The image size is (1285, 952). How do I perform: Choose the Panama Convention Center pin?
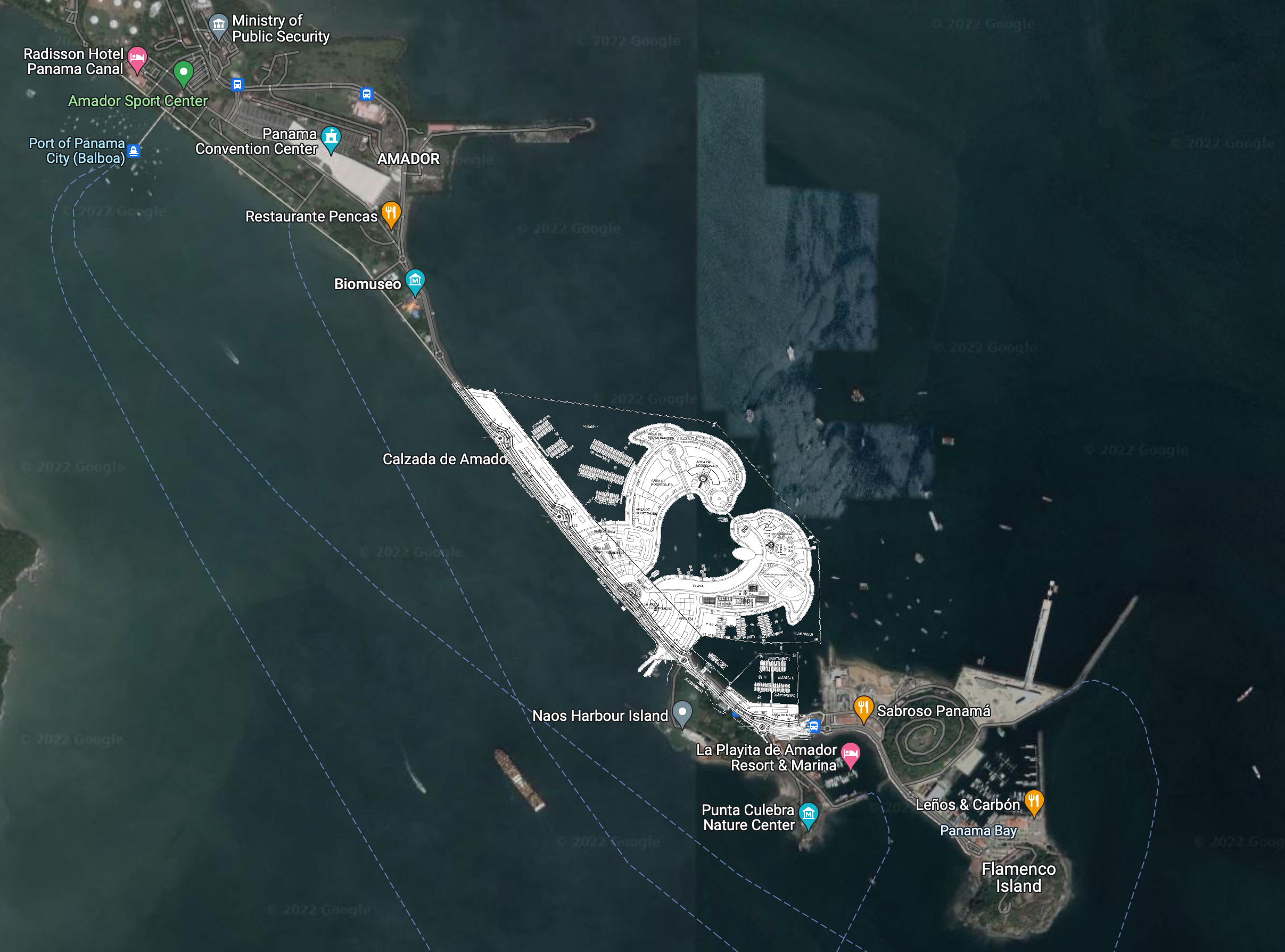tap(331, 138)
